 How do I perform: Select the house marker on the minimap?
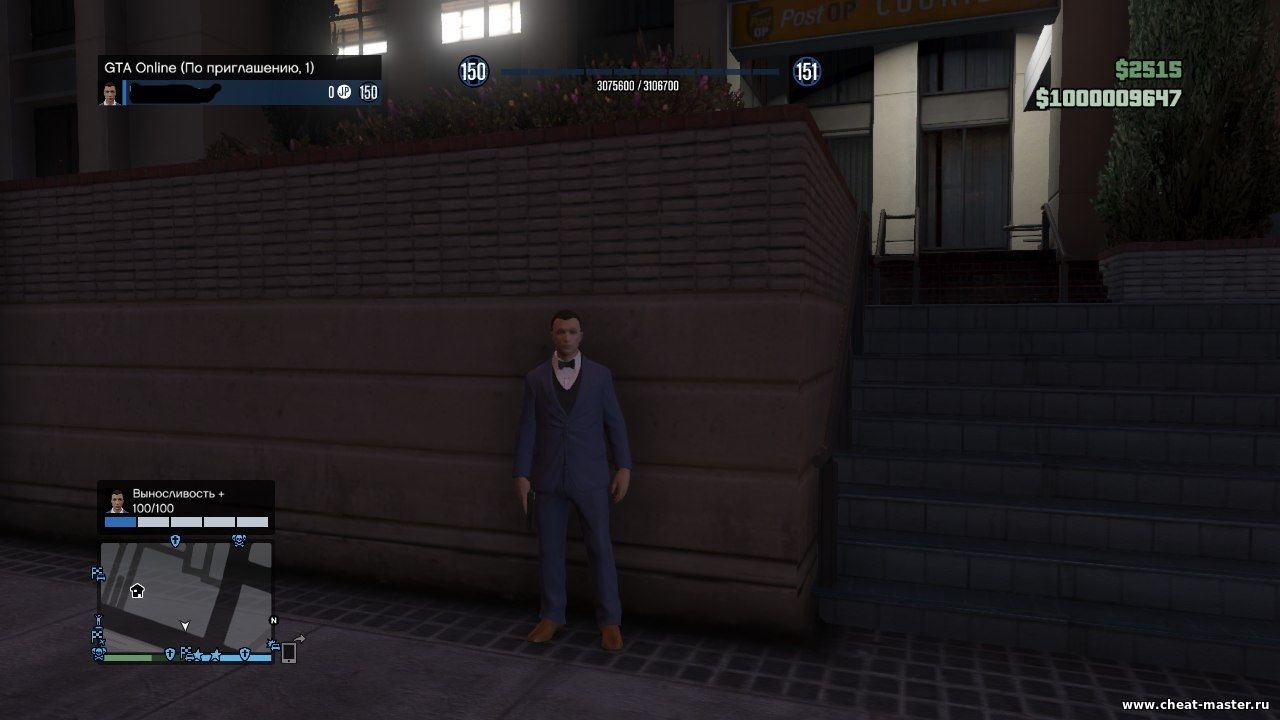[x=137, y=590]
